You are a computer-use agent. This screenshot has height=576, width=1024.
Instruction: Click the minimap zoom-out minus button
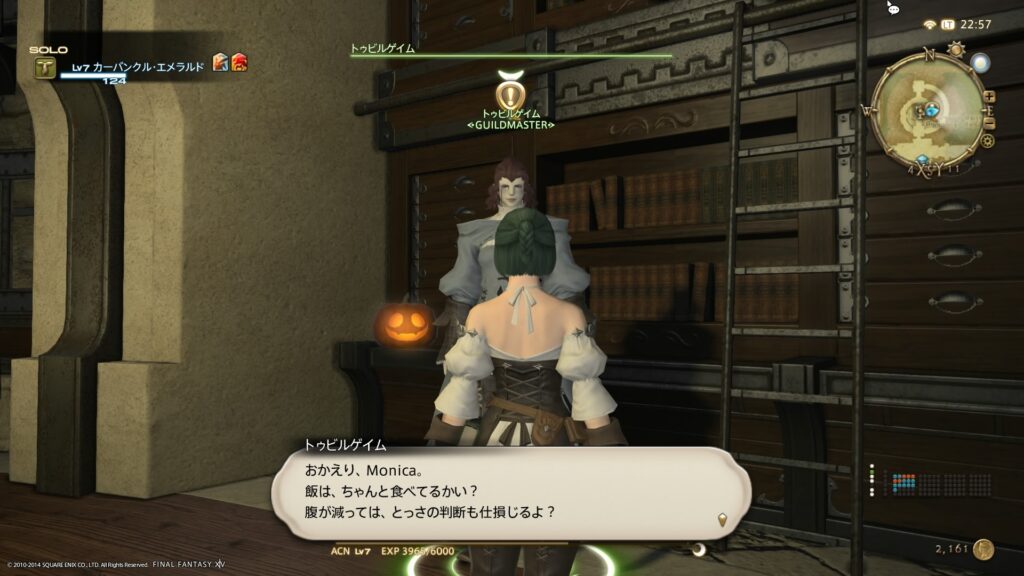click(989, 123)
